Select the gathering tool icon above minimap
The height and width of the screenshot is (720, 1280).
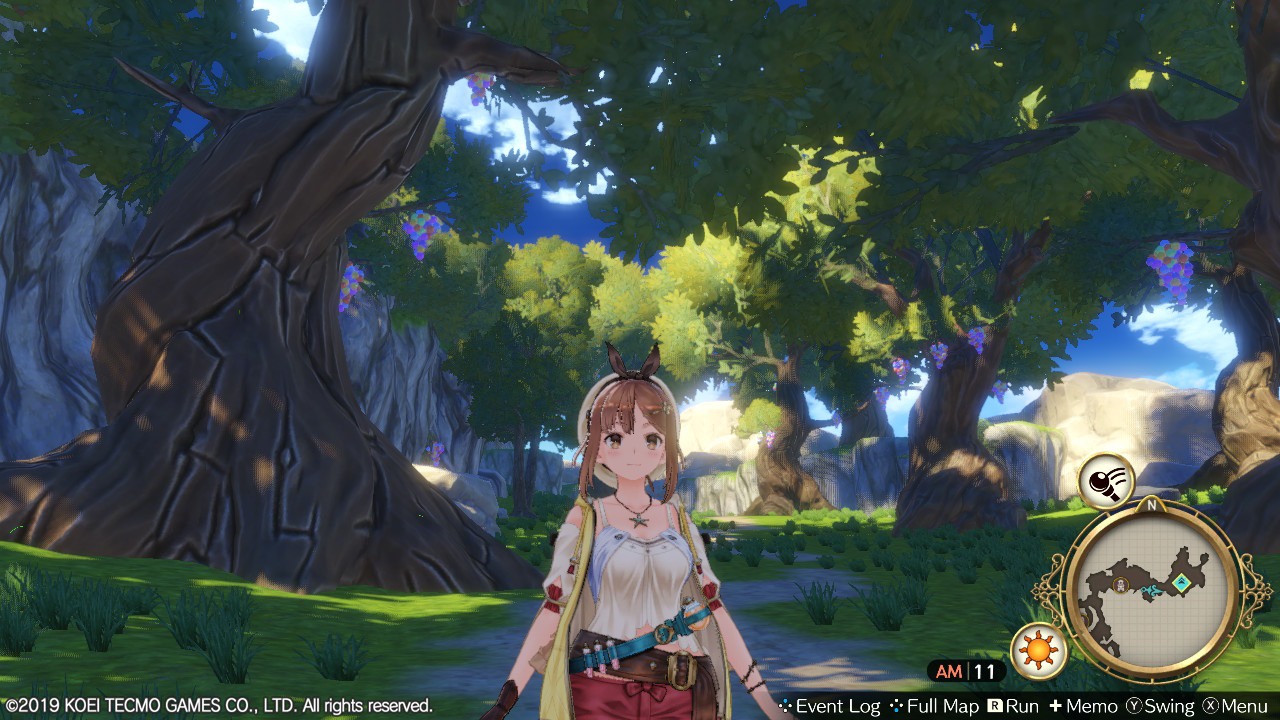pyautogui.click(x=1105, y=482)
